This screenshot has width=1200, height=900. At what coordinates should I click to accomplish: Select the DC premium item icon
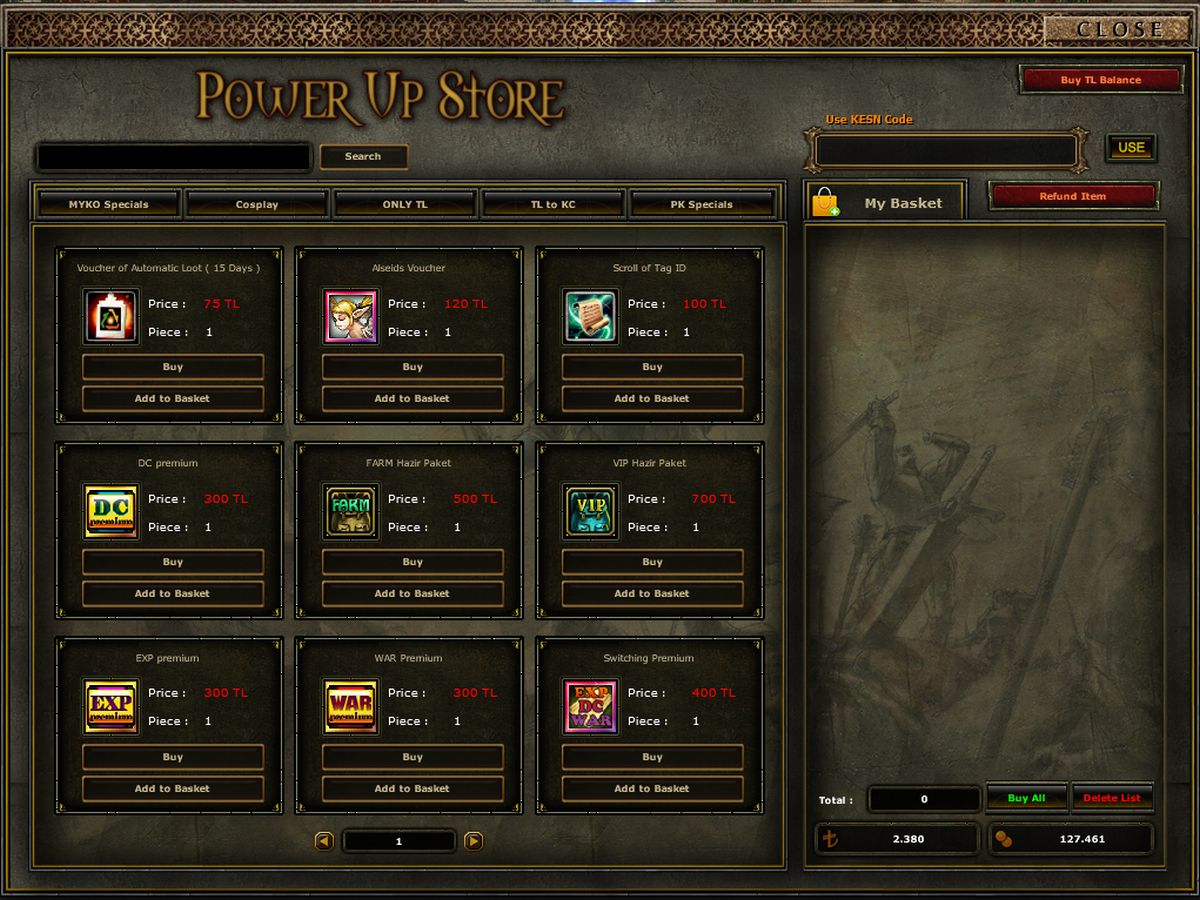pyautogui.click(x=111, y=512)
